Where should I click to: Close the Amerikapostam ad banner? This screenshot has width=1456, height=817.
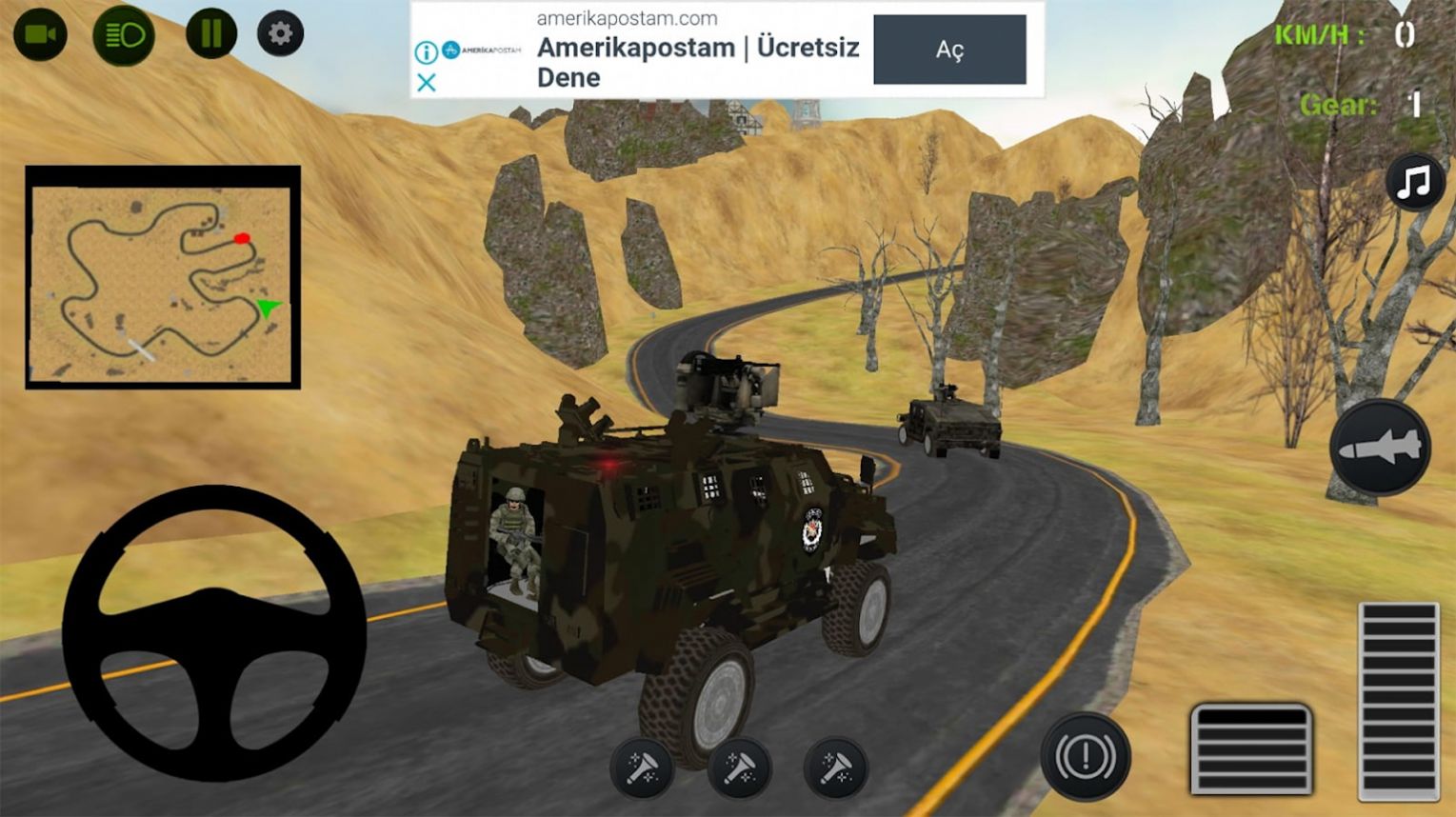pos(427,83)
